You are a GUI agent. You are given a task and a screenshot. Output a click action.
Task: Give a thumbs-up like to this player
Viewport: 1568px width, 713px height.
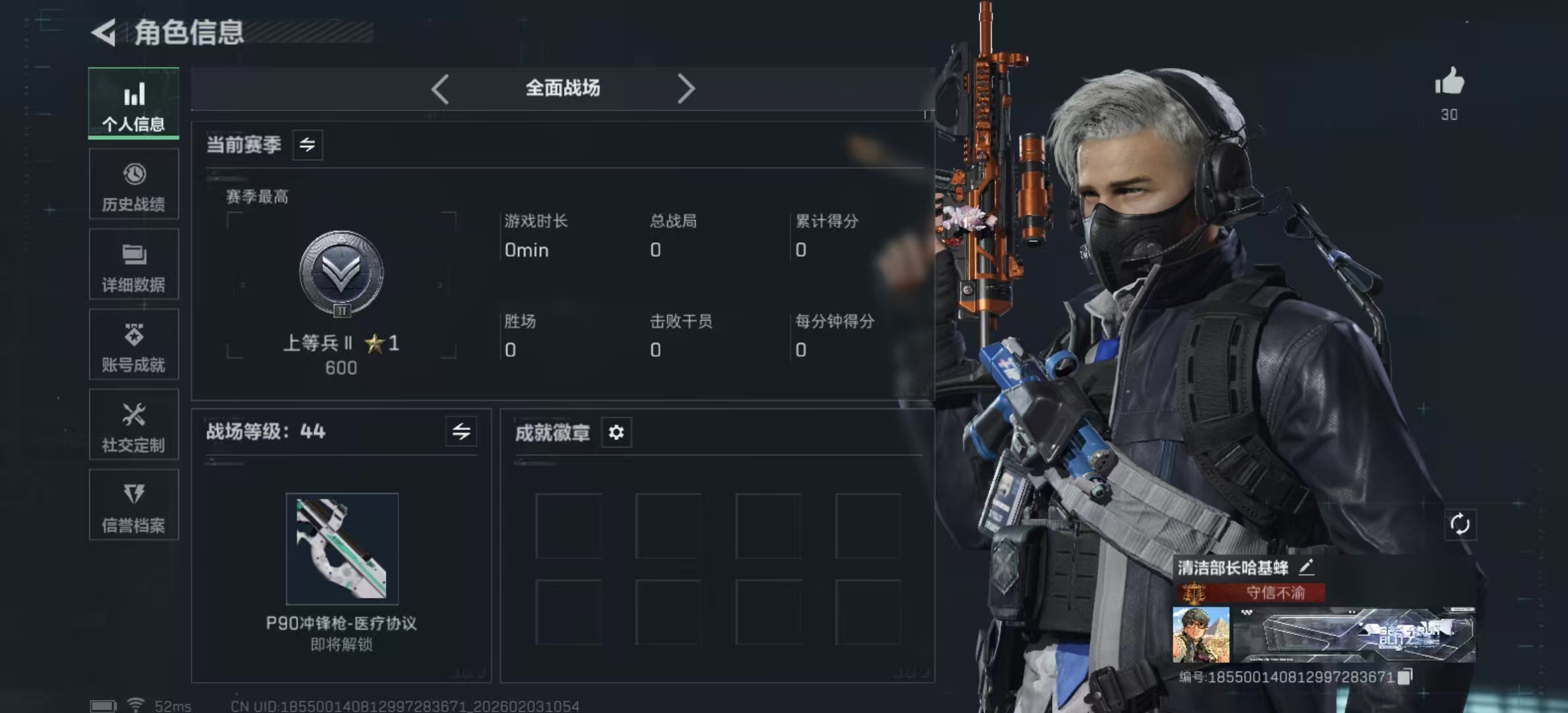coord(1449,85)
